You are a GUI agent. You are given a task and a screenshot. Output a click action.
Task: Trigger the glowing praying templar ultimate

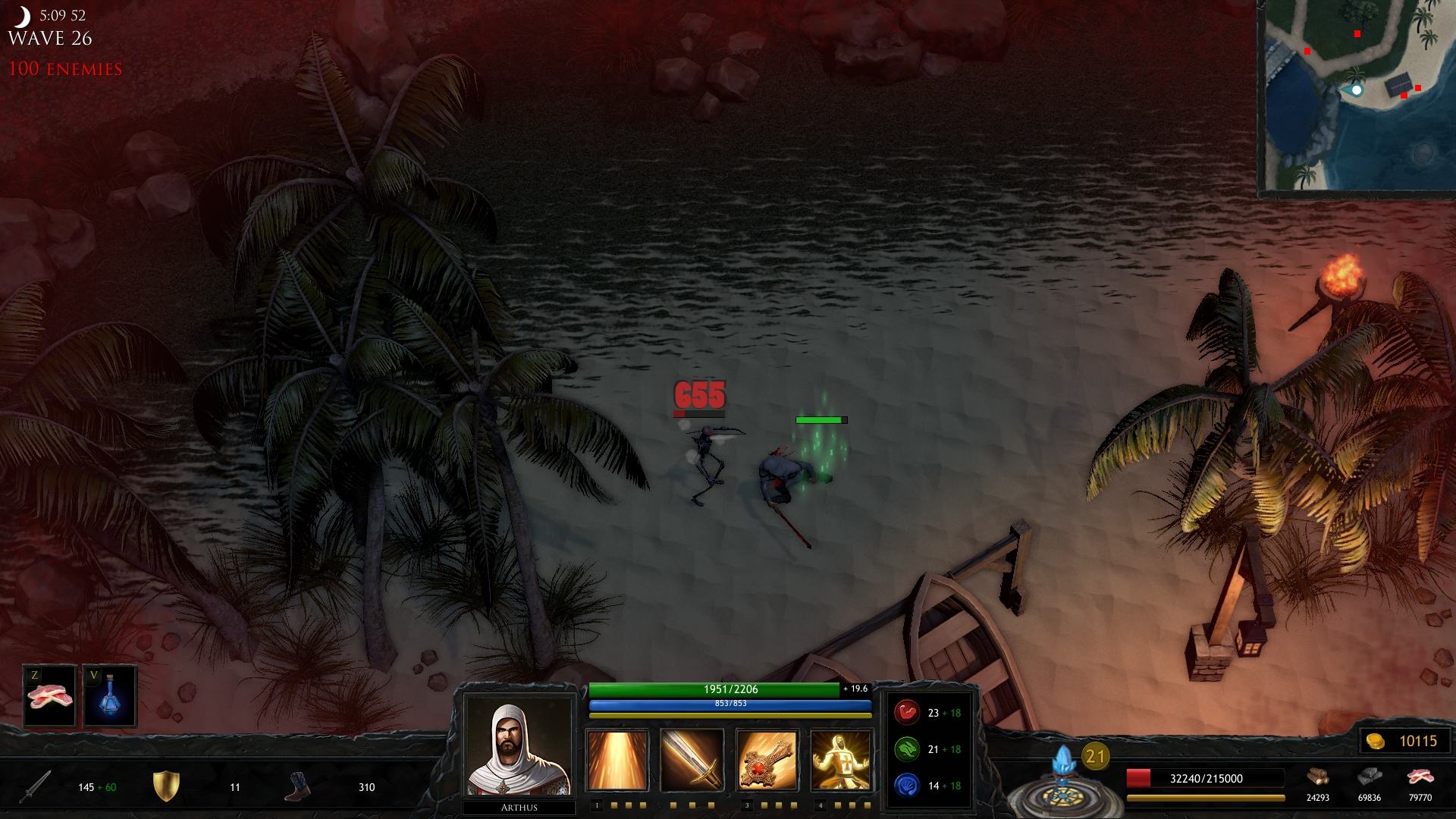(x=840, y=760)
